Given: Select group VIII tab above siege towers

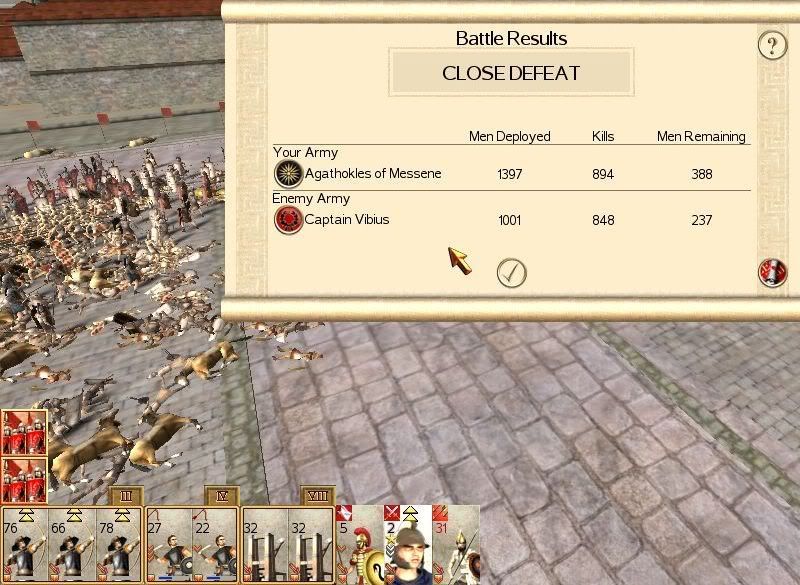Looking at the screenshot, I should tap(316, 496).
